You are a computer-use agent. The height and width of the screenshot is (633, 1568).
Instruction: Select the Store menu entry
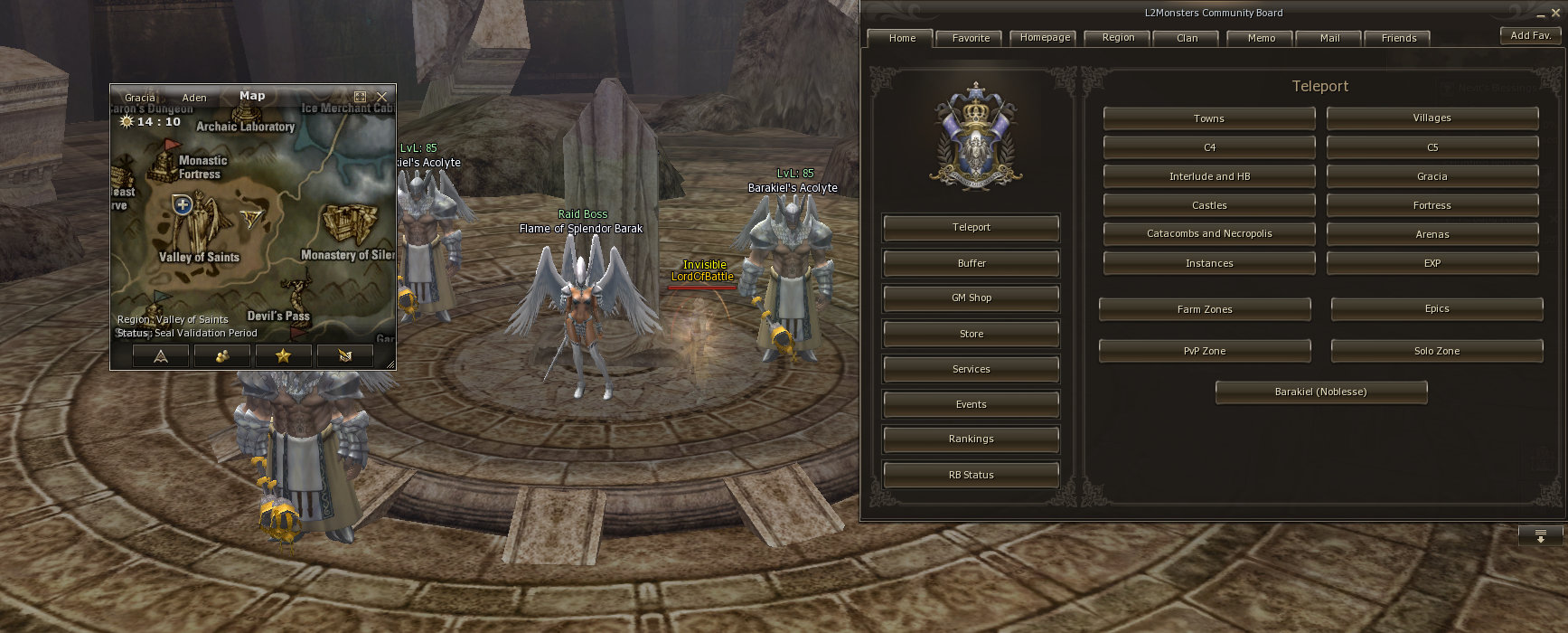coord(971,334)
